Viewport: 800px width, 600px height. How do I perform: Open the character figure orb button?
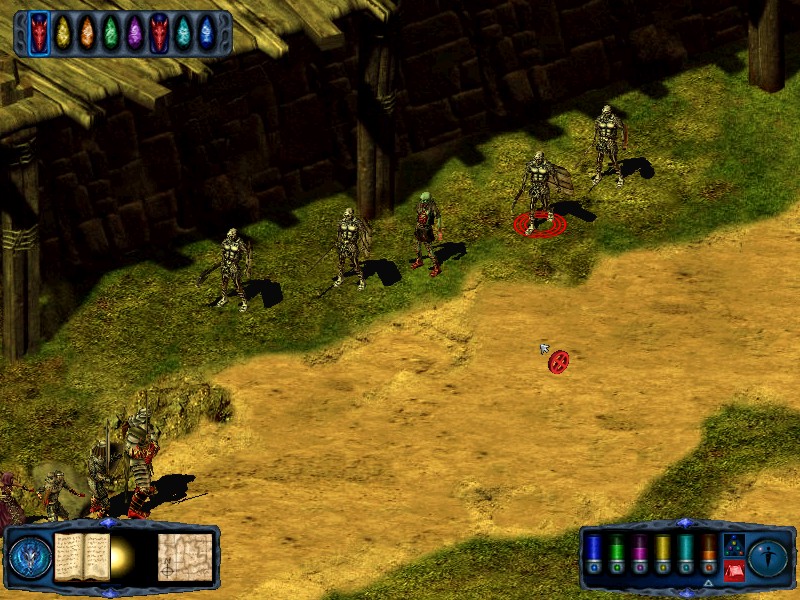(768, 558)
